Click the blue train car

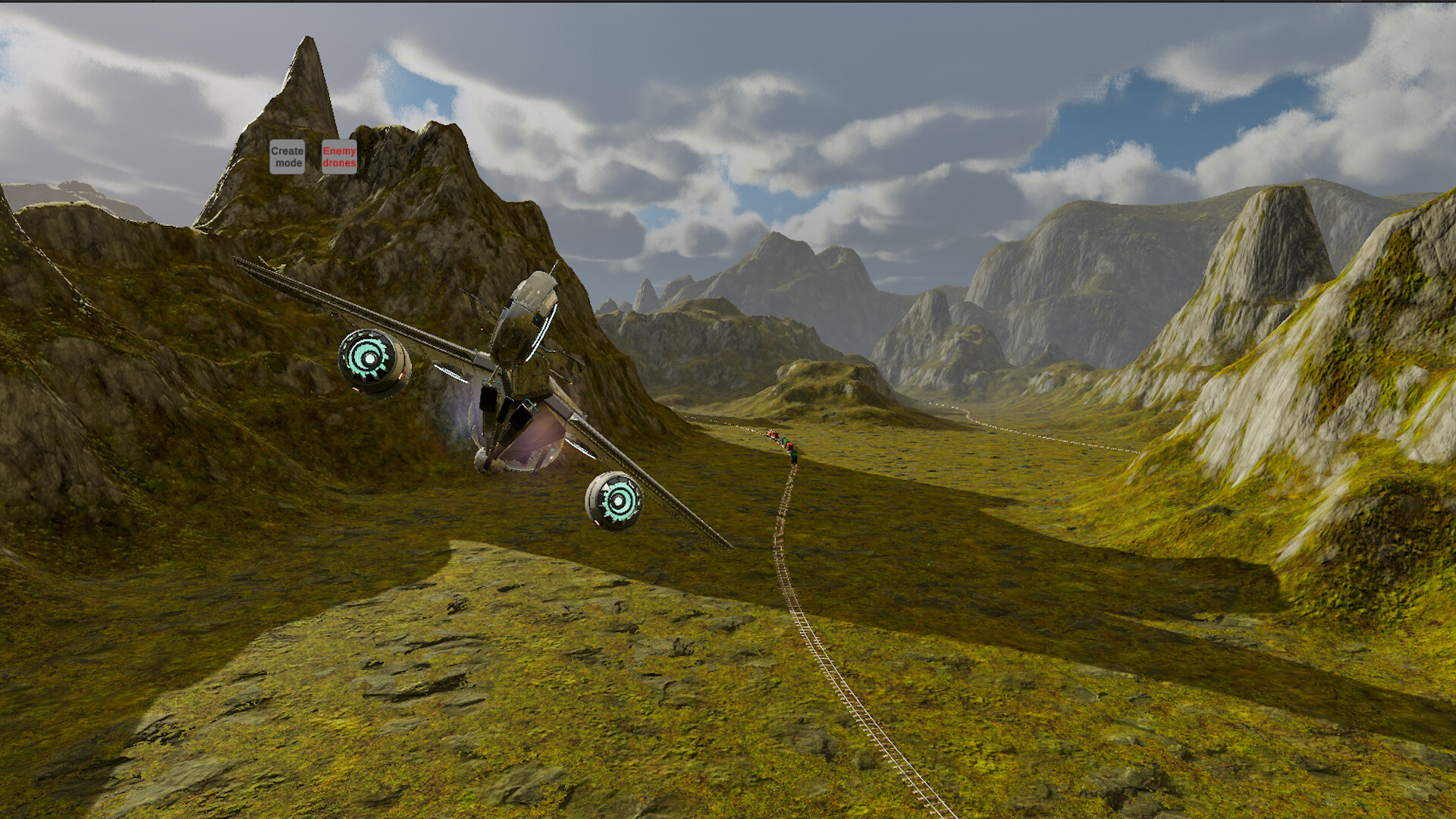click(x=783, y=438)
